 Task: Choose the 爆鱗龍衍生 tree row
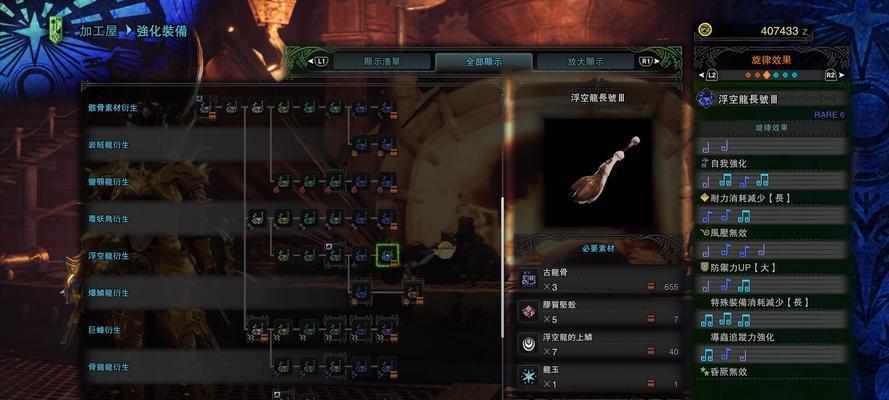(x=108, y=292)
